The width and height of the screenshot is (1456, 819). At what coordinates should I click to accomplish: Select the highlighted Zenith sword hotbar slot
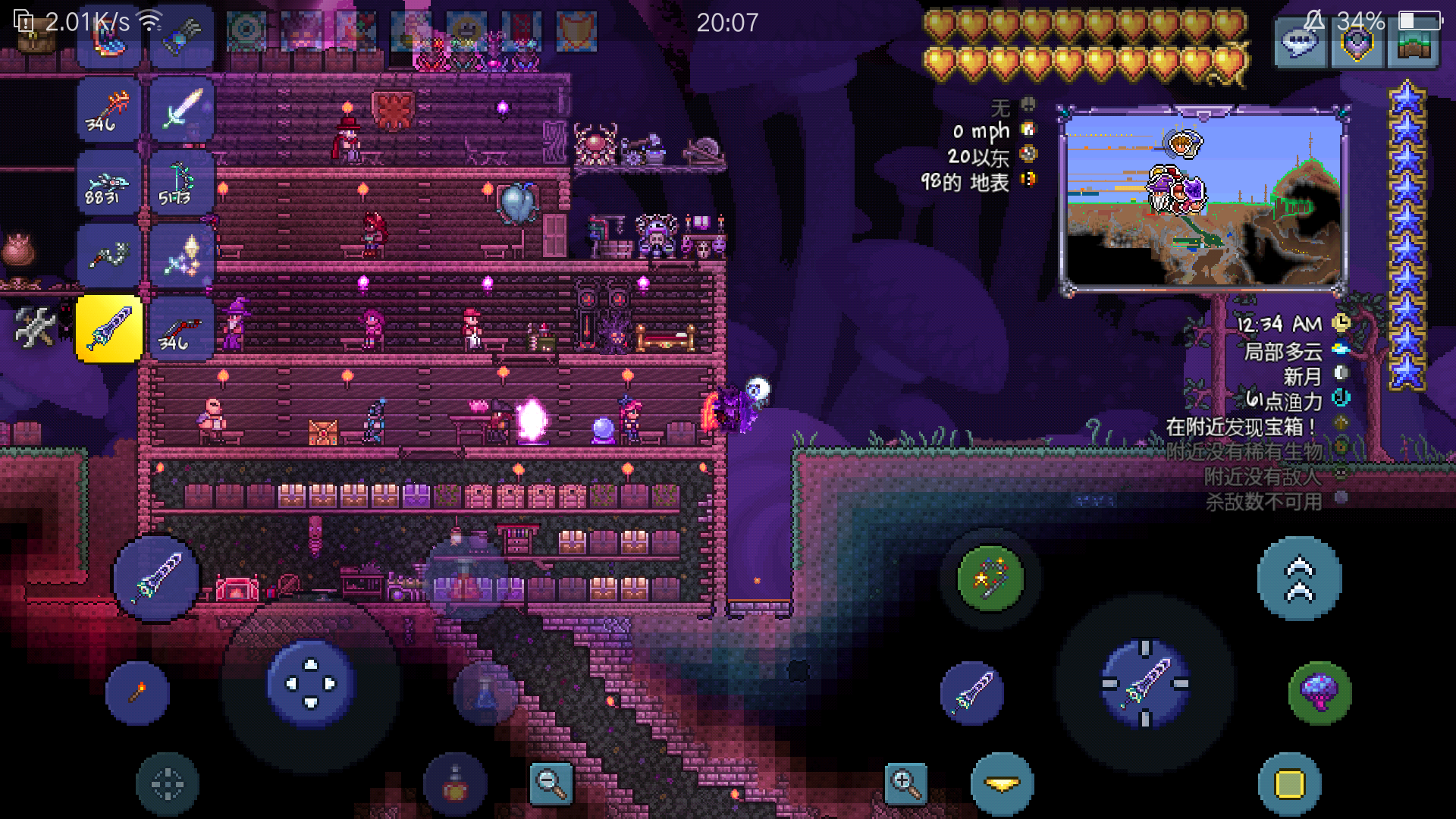(x=109, y=329)
